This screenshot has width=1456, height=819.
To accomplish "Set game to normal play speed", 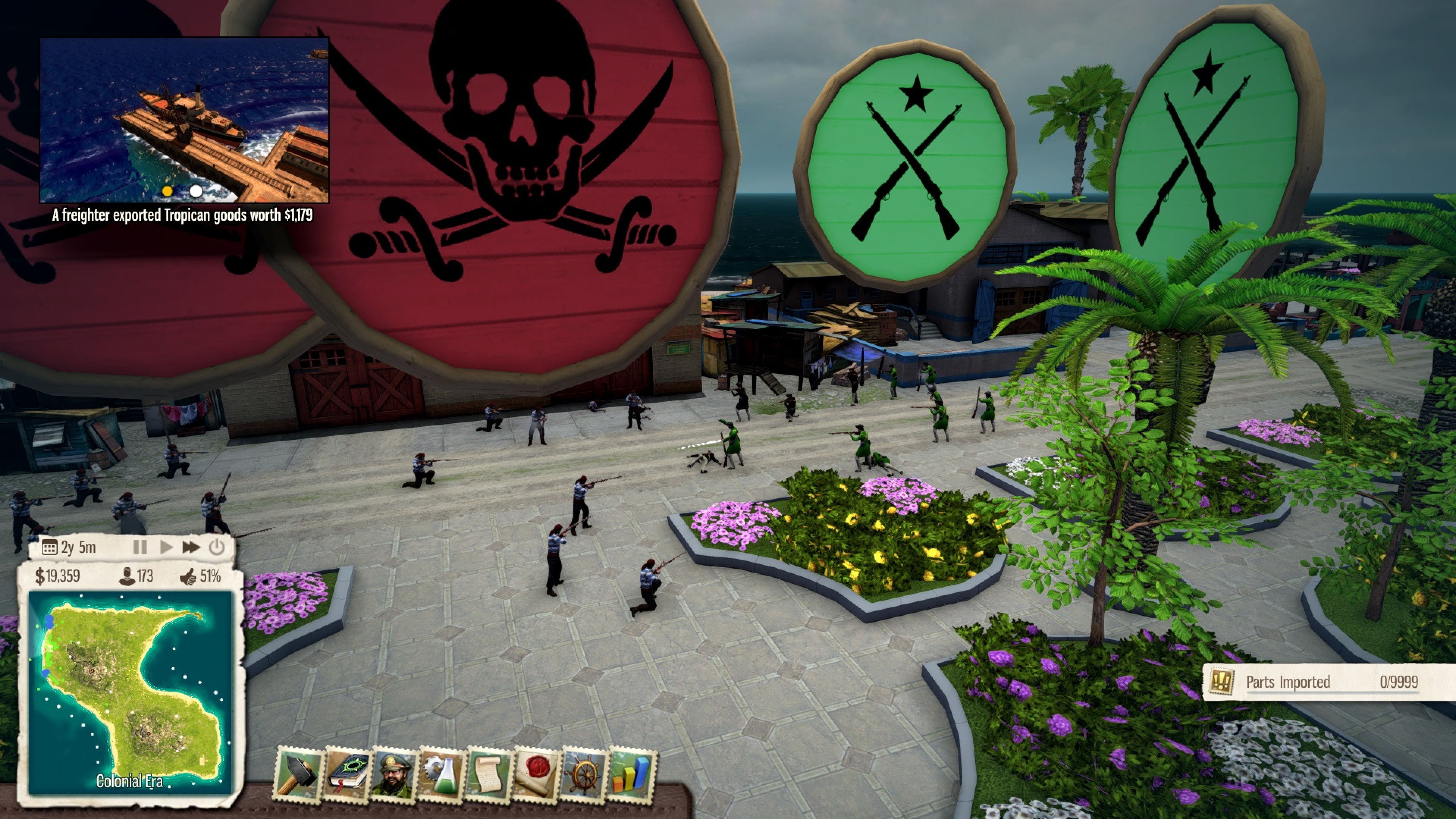I will click(166, 547).
